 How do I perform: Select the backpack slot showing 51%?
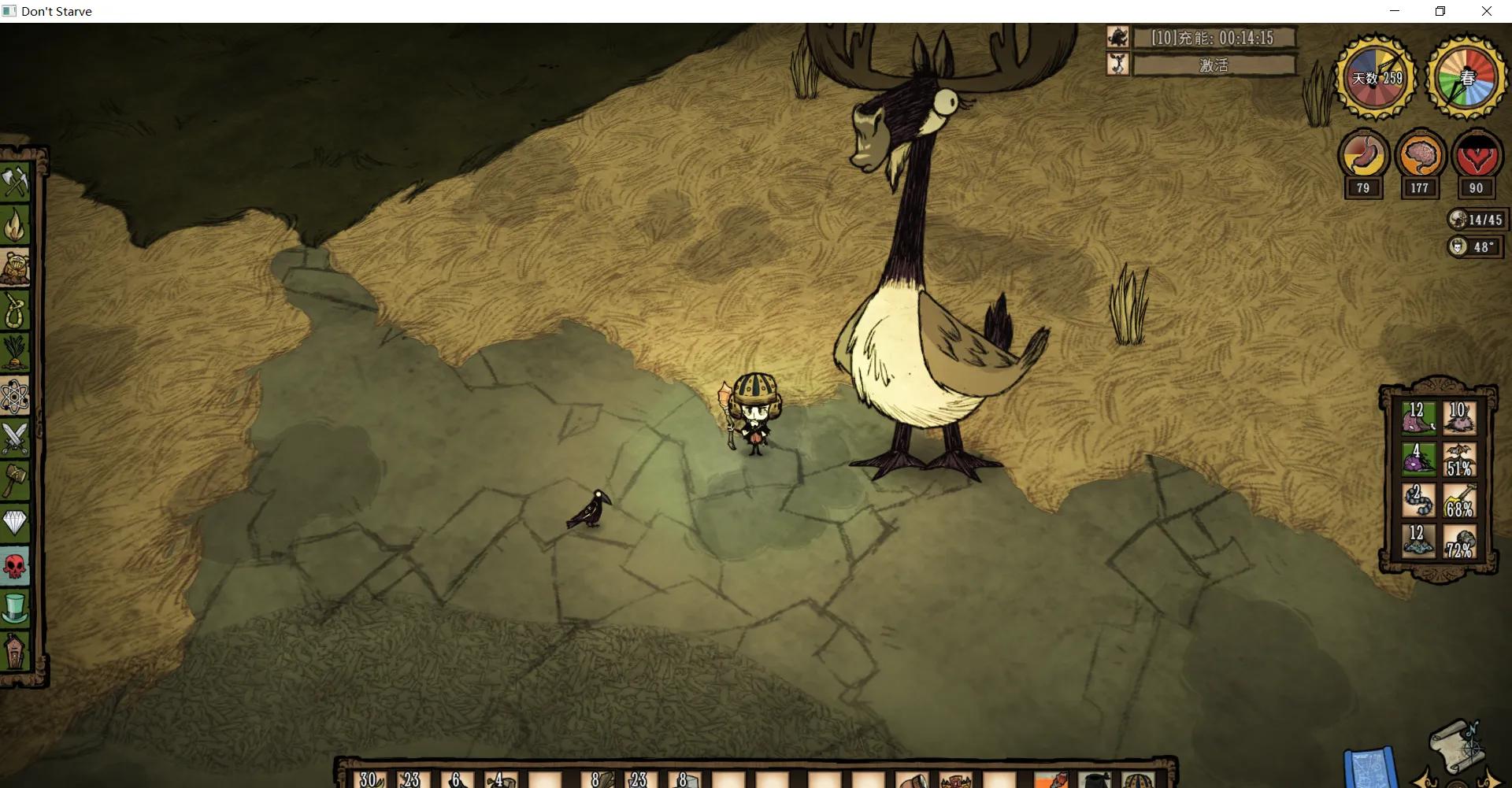1459,460
